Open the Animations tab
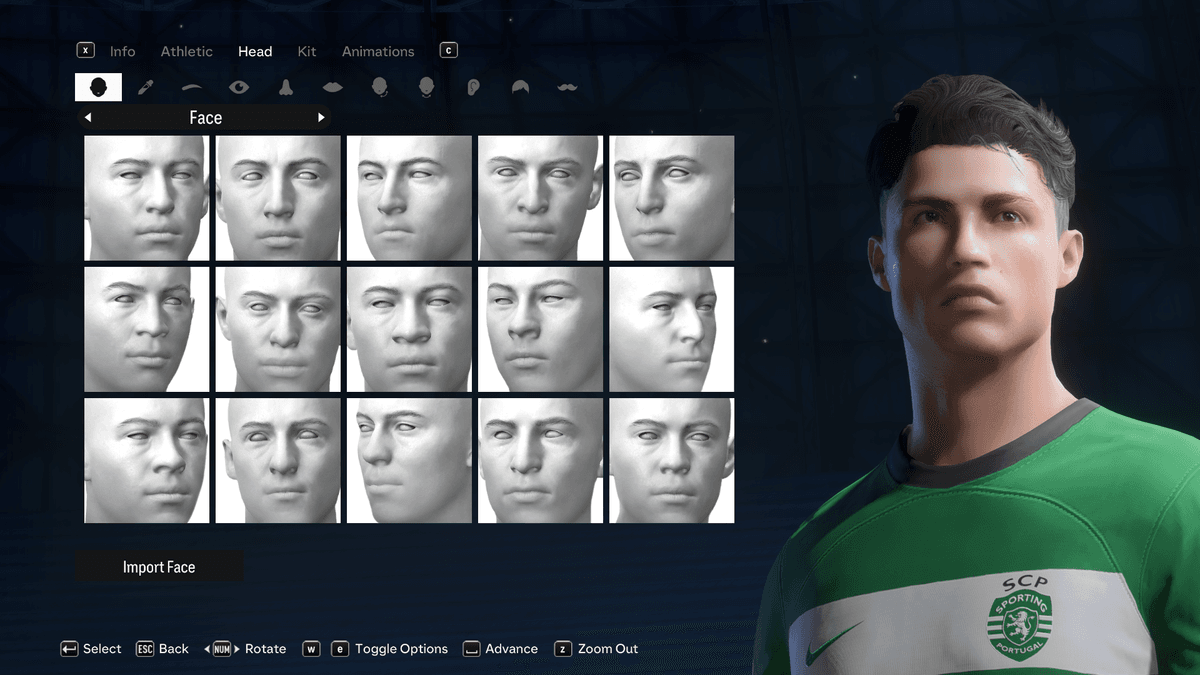 [x=378, y=51]
